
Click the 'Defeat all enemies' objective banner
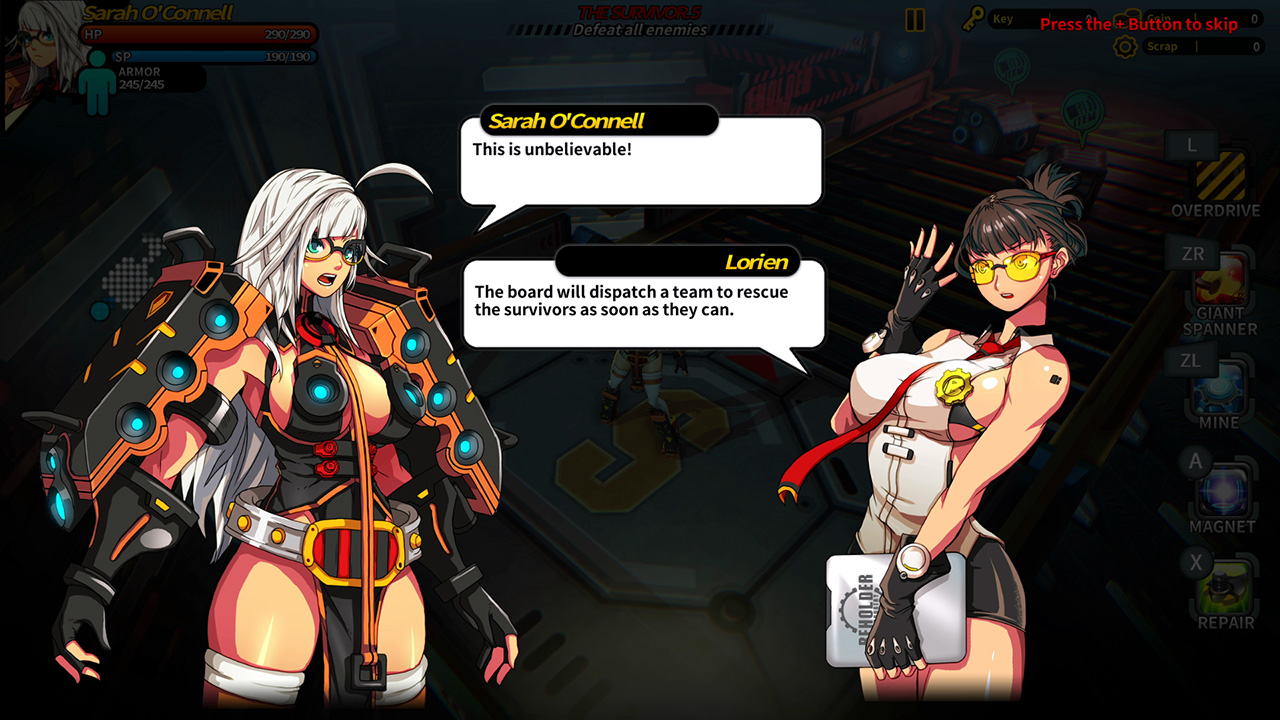tap(640, 29)
